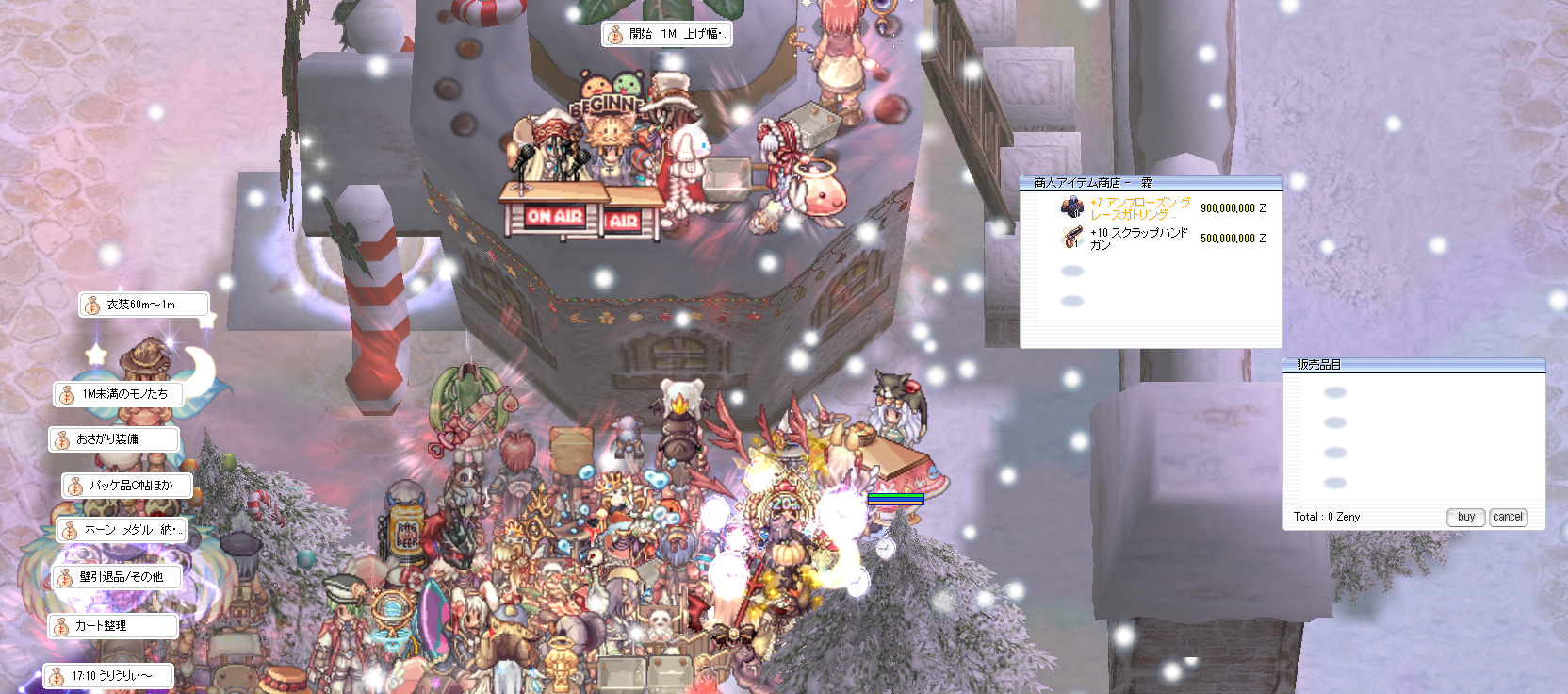Click the 販売品目 window title bar
1568x694 pixels.
[x=1413, y=365]
